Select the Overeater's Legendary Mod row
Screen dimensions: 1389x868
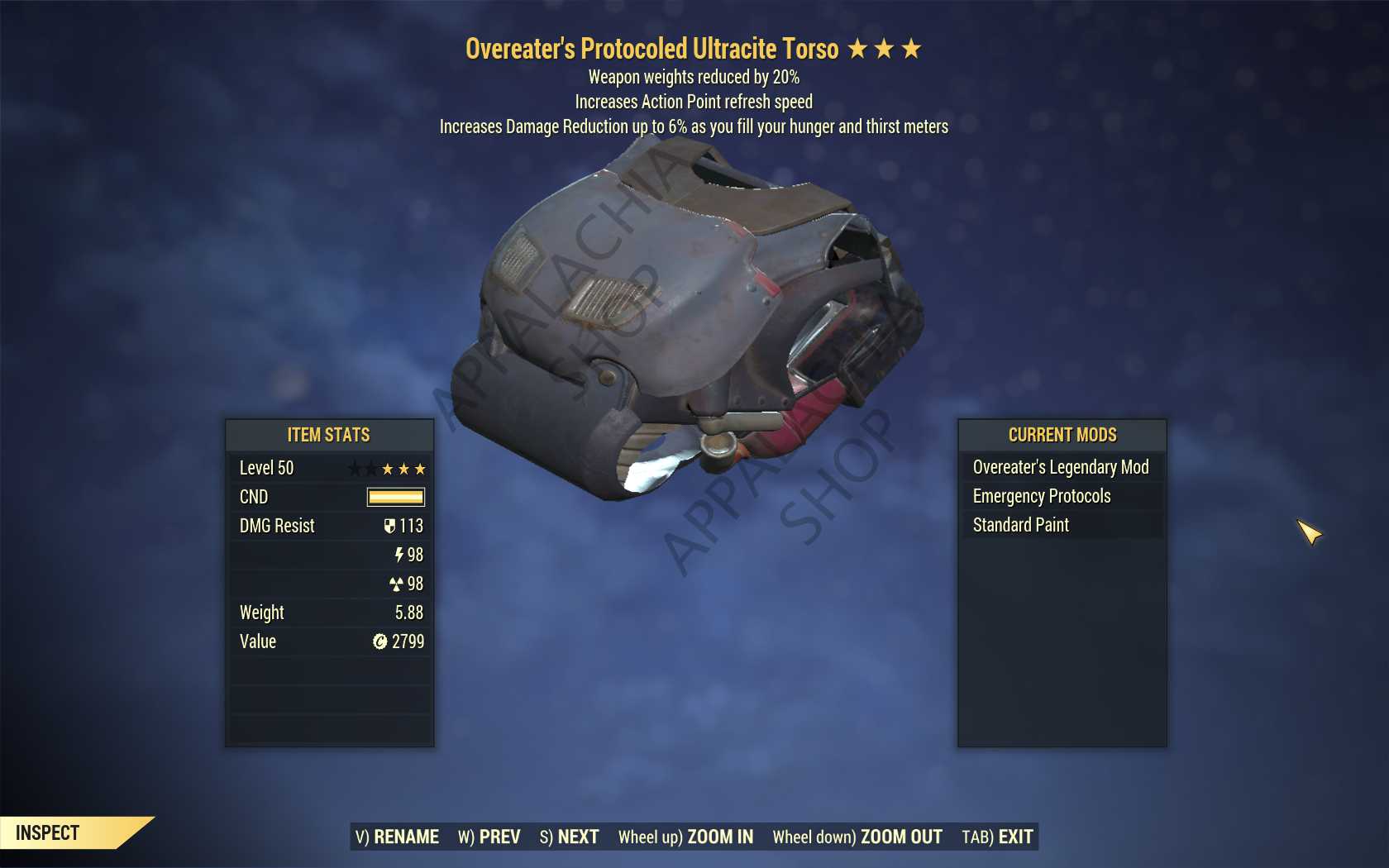pyautogui.click(x=1061, y=467)
